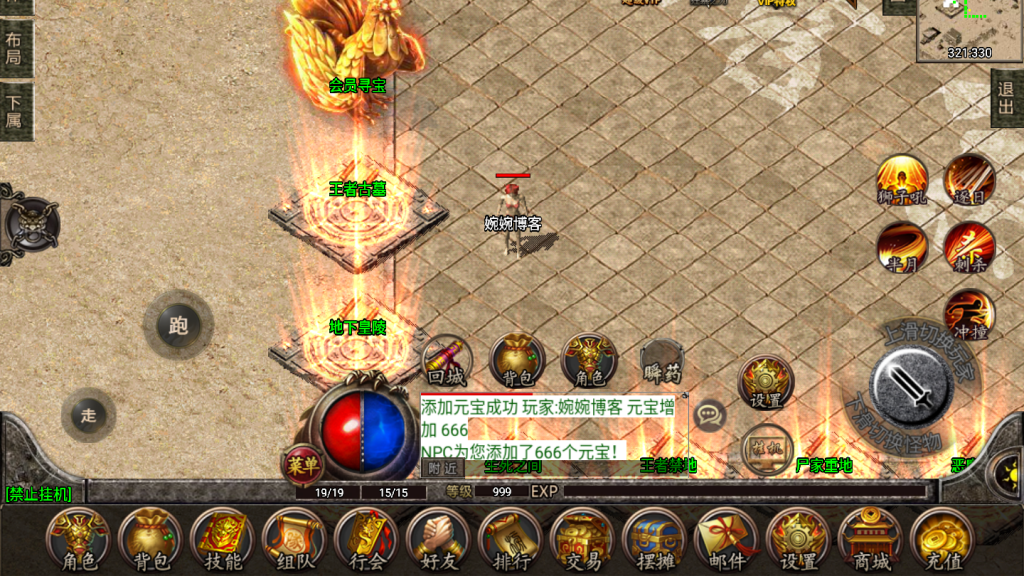
Task: Use the 逐日 skill
Action: coord(968,180)
